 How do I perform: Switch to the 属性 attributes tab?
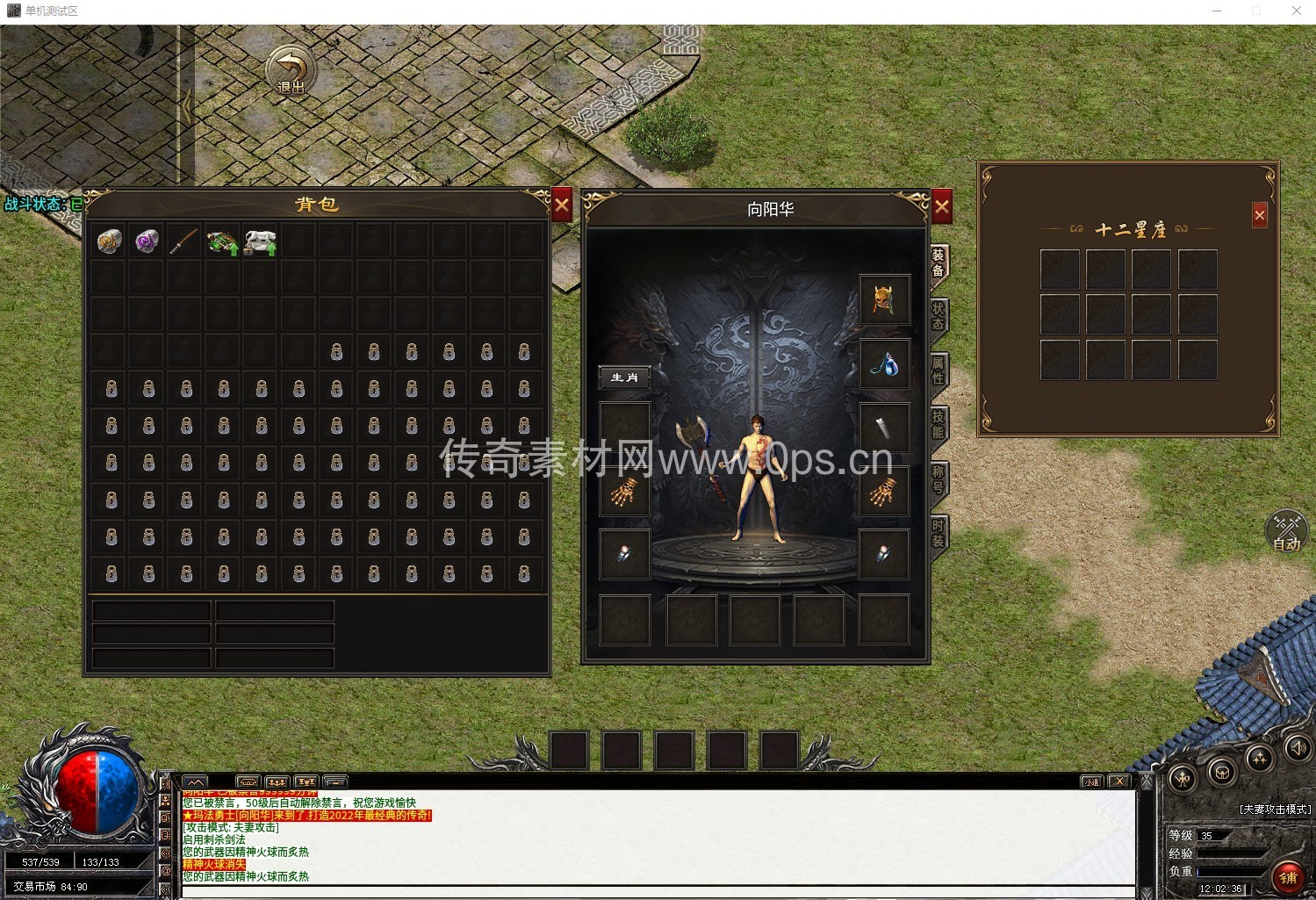(x=938, y=371)
